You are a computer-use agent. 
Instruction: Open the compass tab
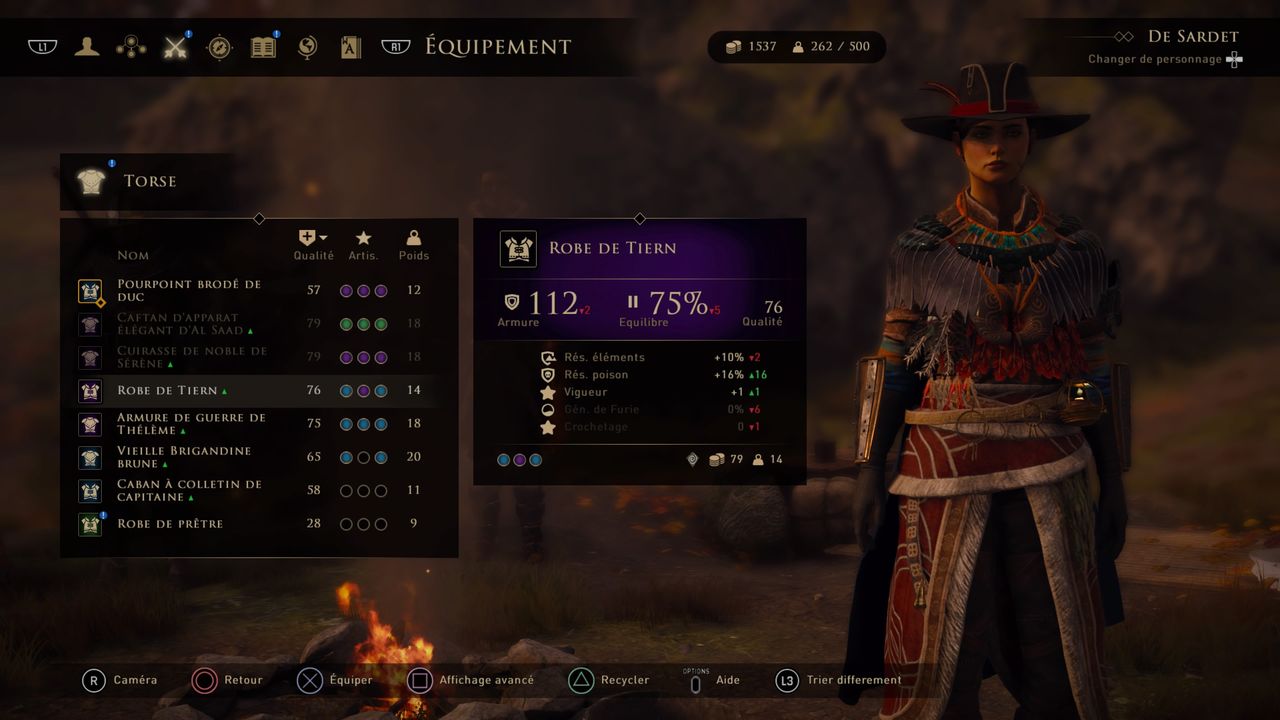[x=220, y=47]
